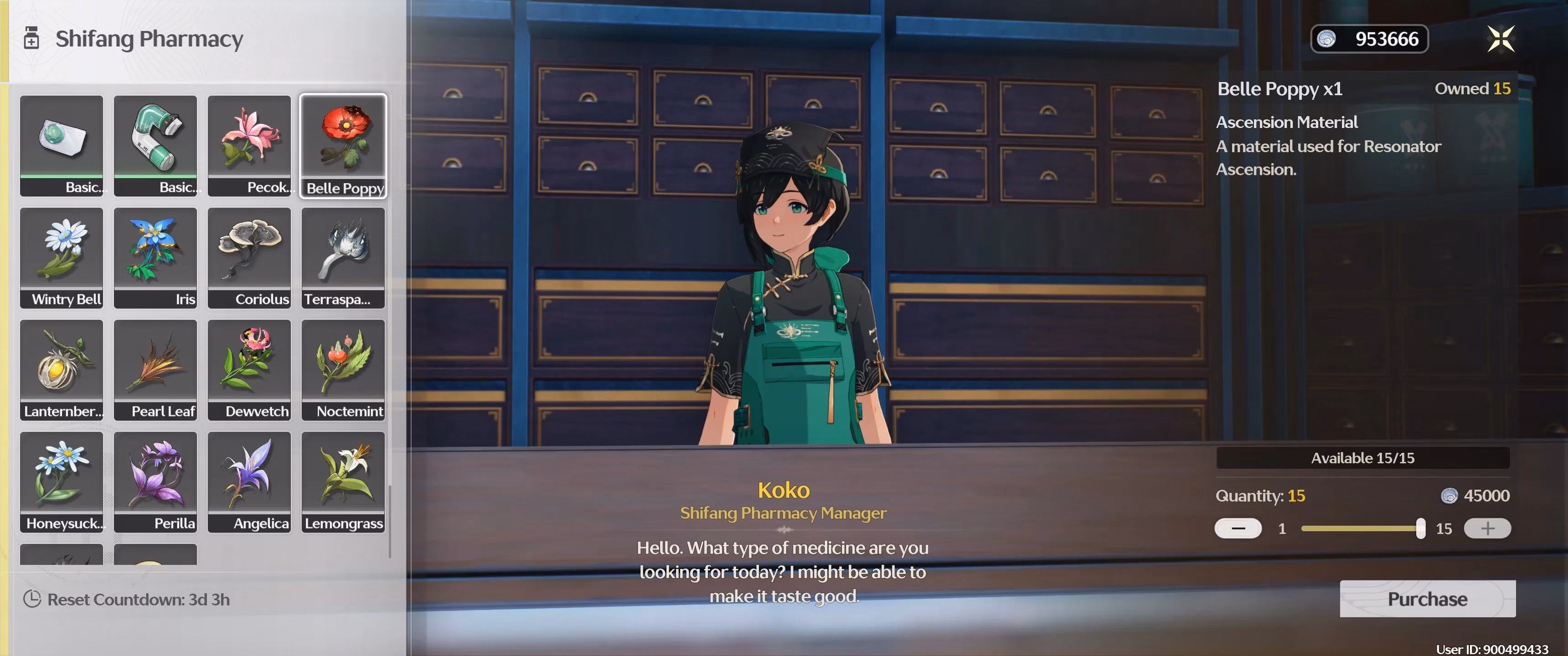Choose the Noctemint item
This screenshot has height=656, width=1568.
[343, 369]
